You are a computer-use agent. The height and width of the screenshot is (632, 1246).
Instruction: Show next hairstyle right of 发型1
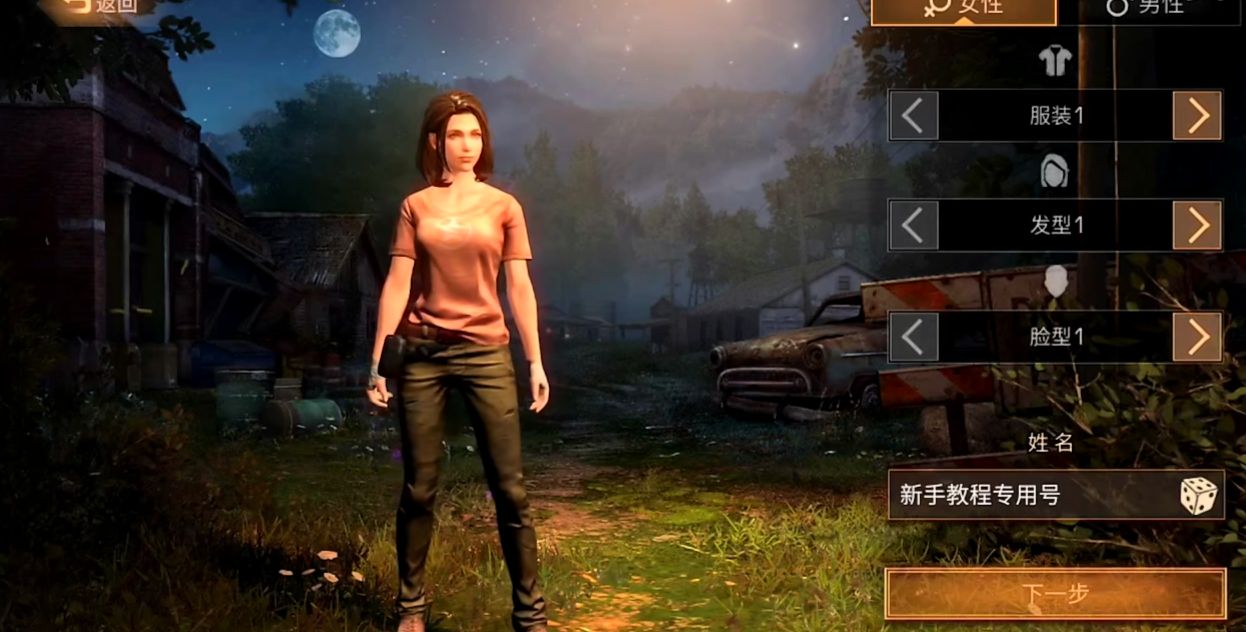(1197, 225)
